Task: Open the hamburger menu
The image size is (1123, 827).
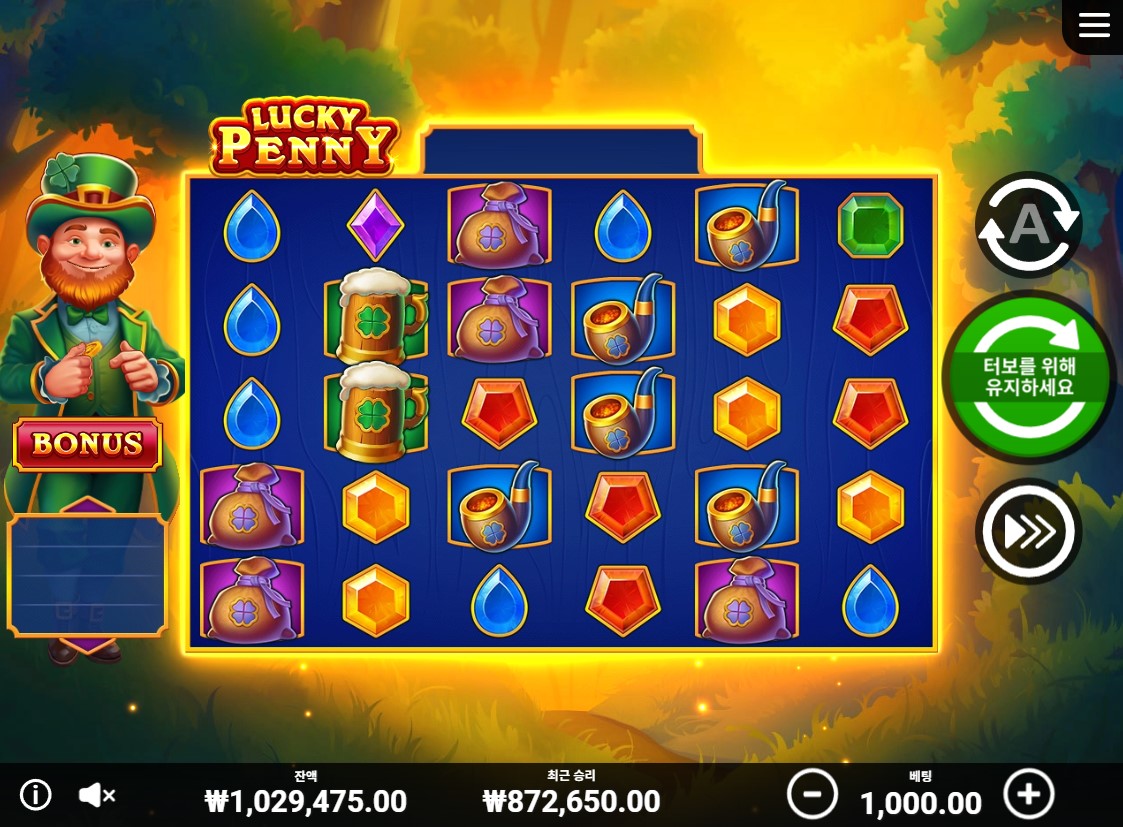Action: [x=1094, y=25]
